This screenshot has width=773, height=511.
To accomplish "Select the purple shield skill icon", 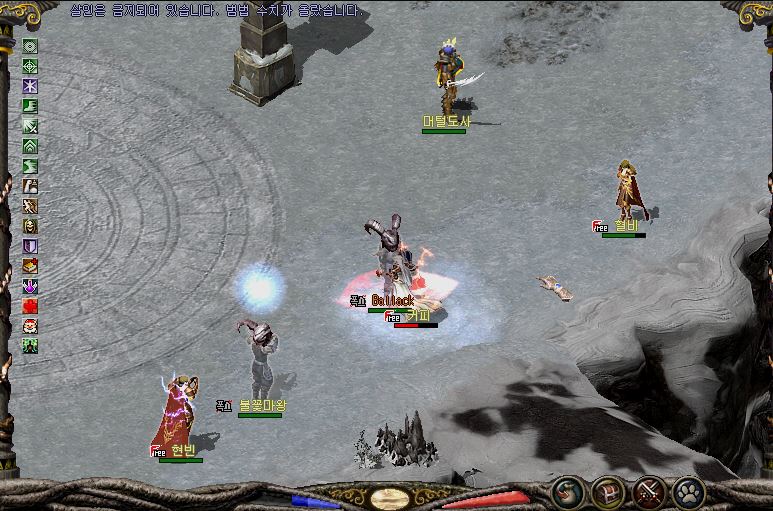I will click(x=31, y=246).
